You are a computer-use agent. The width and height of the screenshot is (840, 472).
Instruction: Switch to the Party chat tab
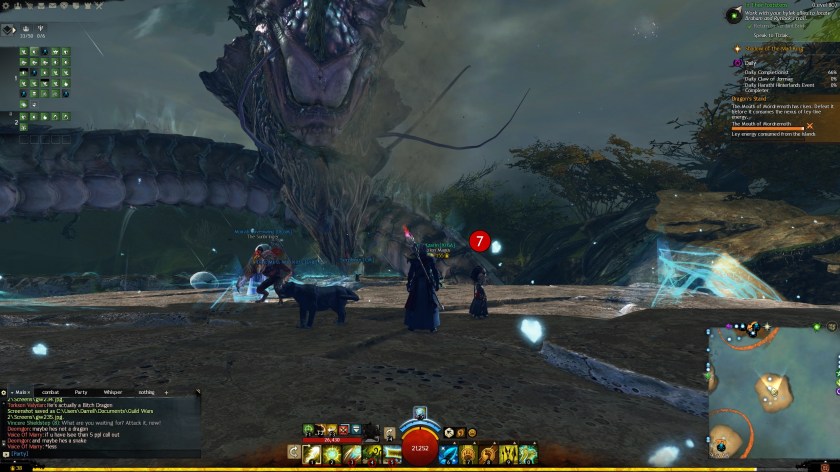(x=81, y=392)
